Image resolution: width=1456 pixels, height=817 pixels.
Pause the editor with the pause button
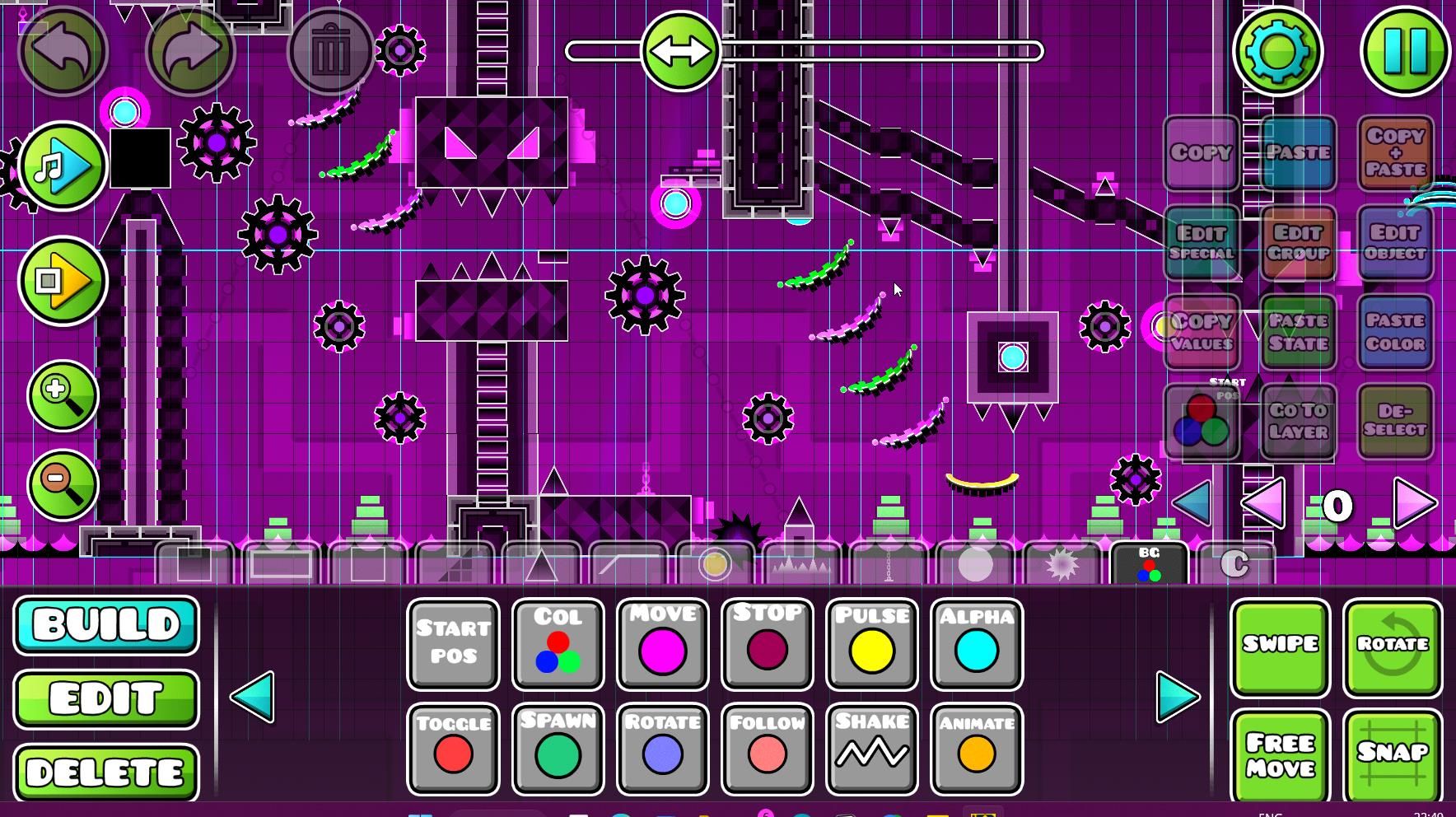coord(1405,51)
